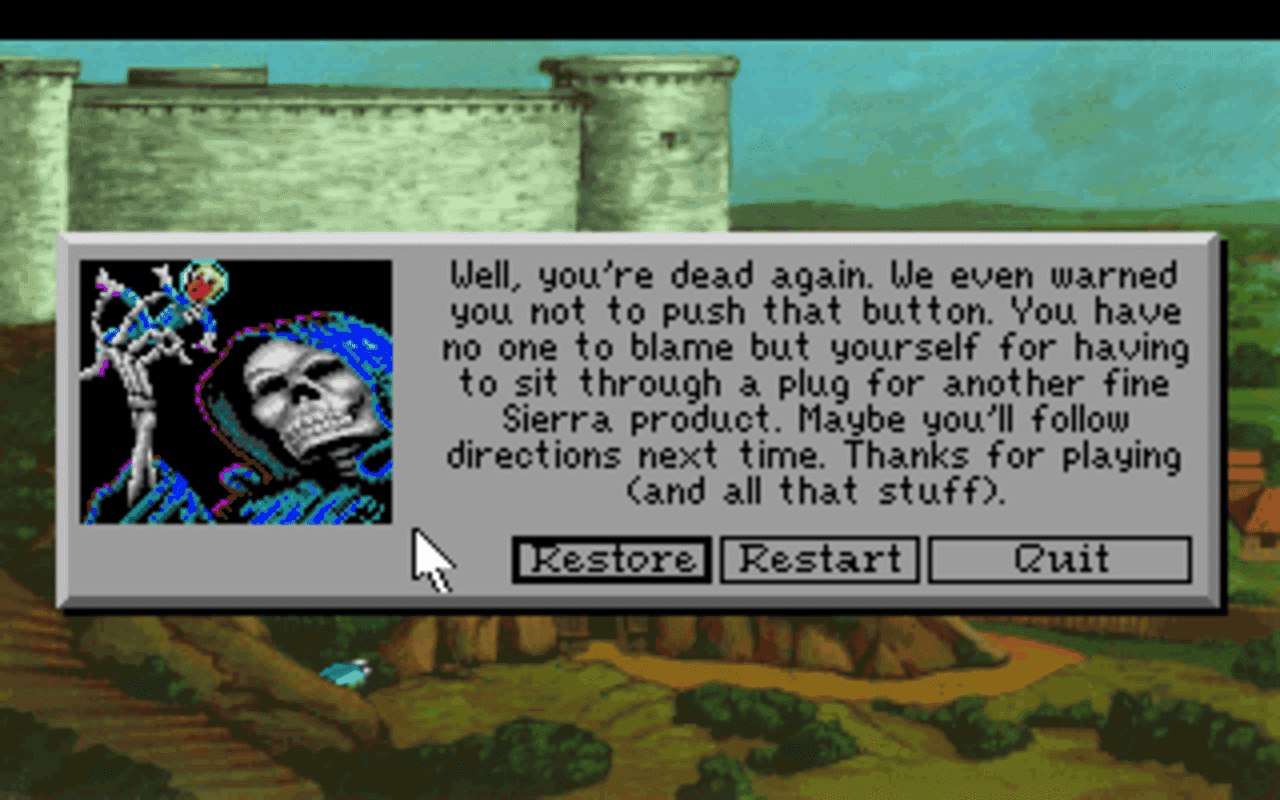The width and height of the screenshot is (1280, 800).
Task: Select the Restore button
Action: click(x=611, y=559)
